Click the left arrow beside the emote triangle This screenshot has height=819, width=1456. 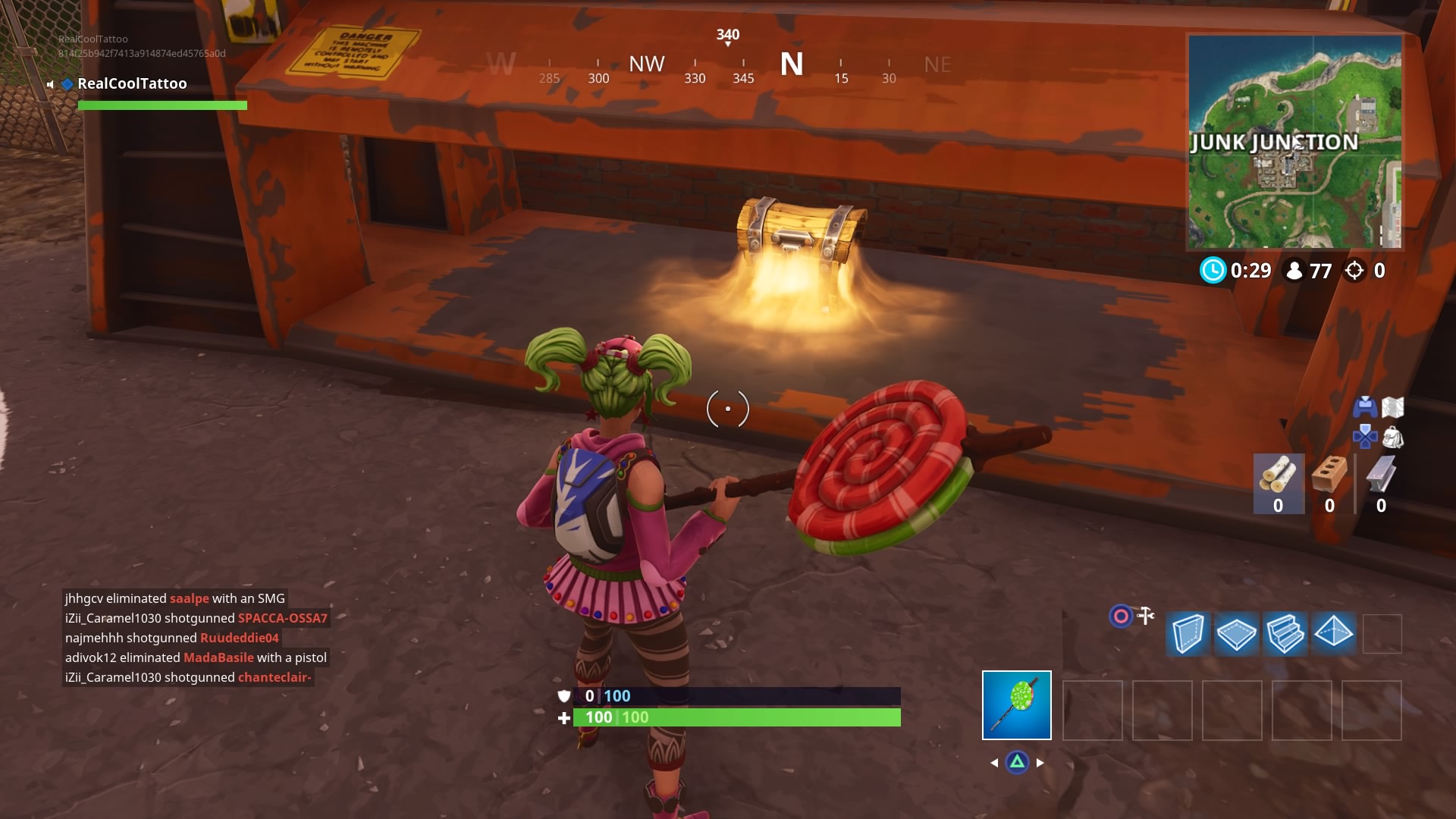coord(995,763)
